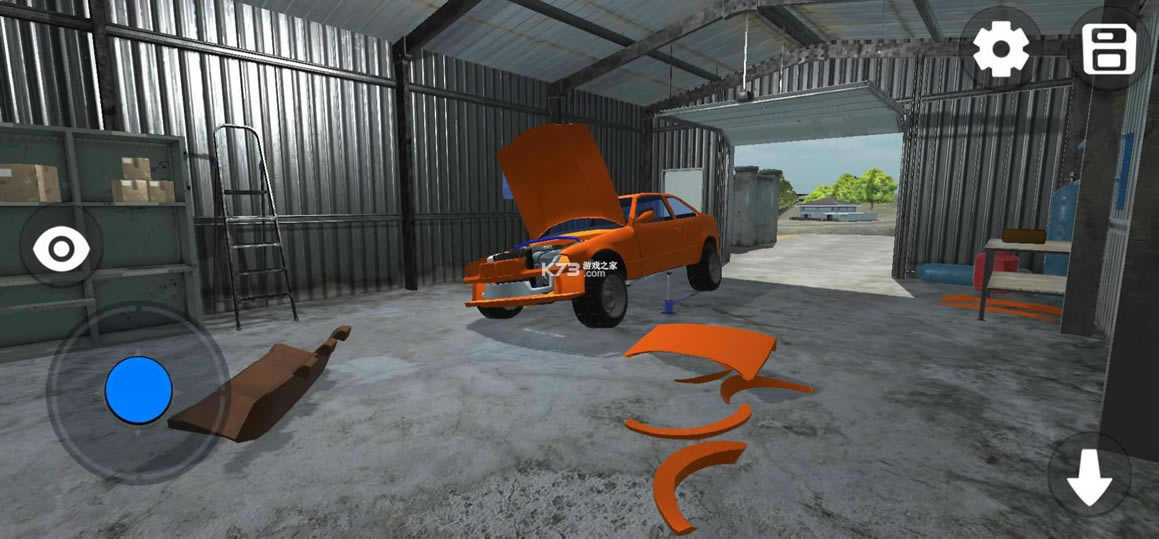
Task: Tap the blue joystick knob
Action: [x=139, y=389]
